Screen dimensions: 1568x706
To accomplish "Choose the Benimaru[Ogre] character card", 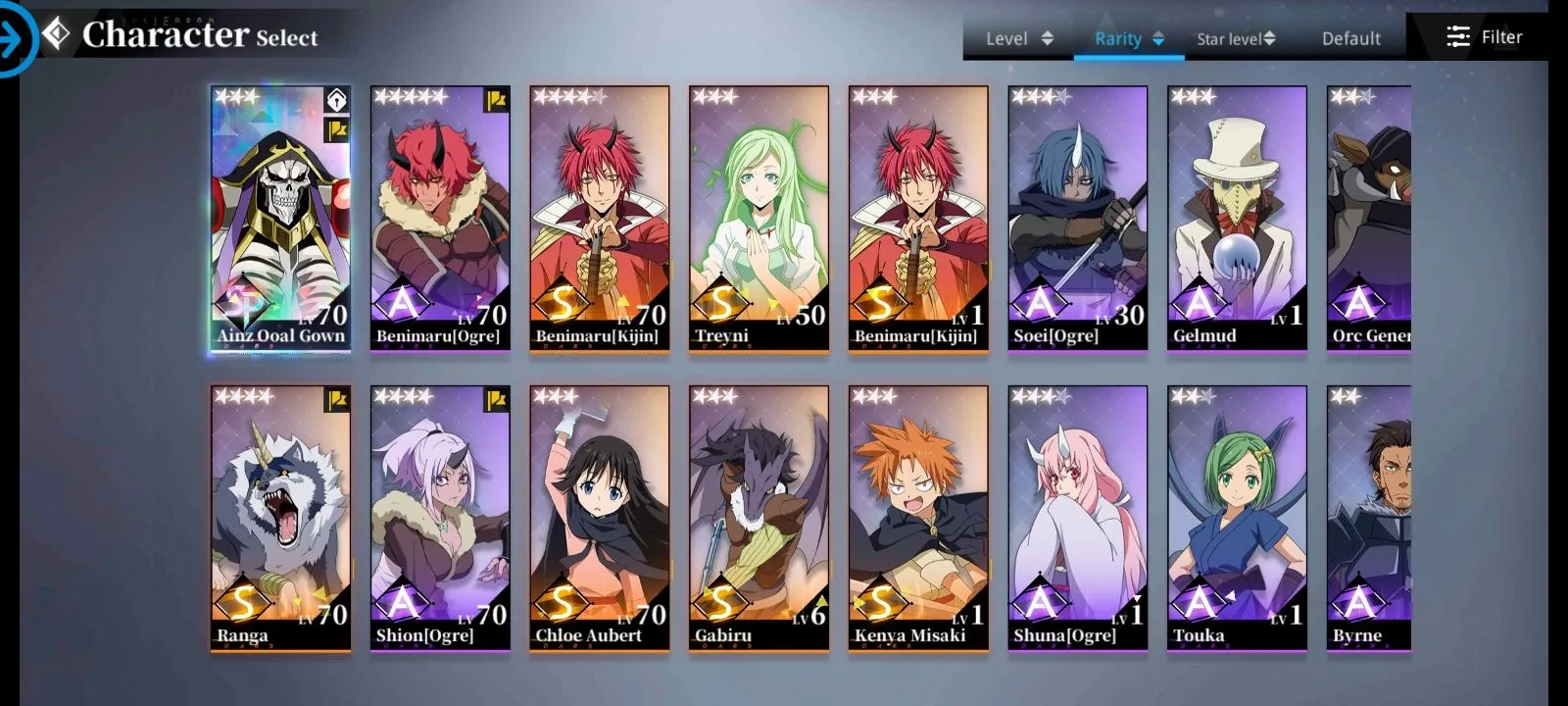I will tap(440, 218).
